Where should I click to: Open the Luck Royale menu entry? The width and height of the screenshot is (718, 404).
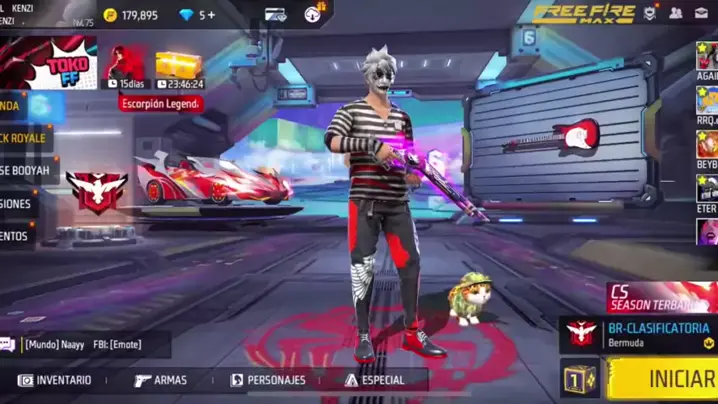(x=24, y=138)
